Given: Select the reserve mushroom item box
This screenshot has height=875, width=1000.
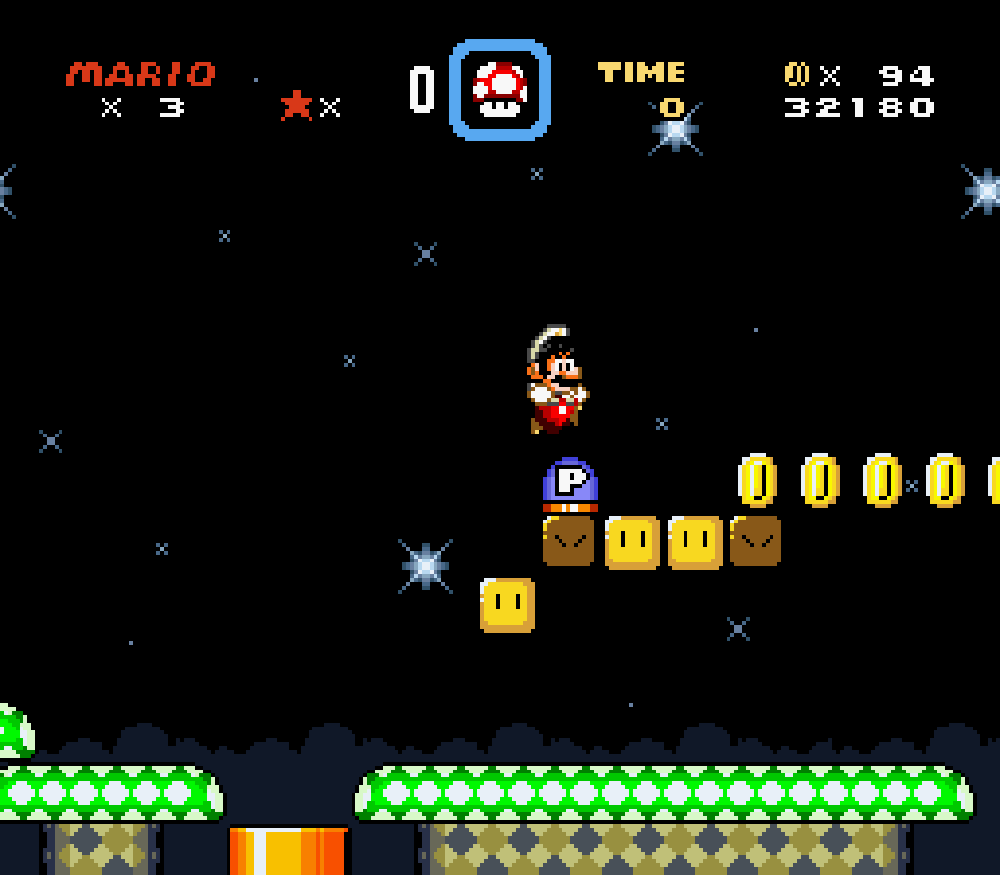Looking at the screenshot, I should (x=500, y=90).
